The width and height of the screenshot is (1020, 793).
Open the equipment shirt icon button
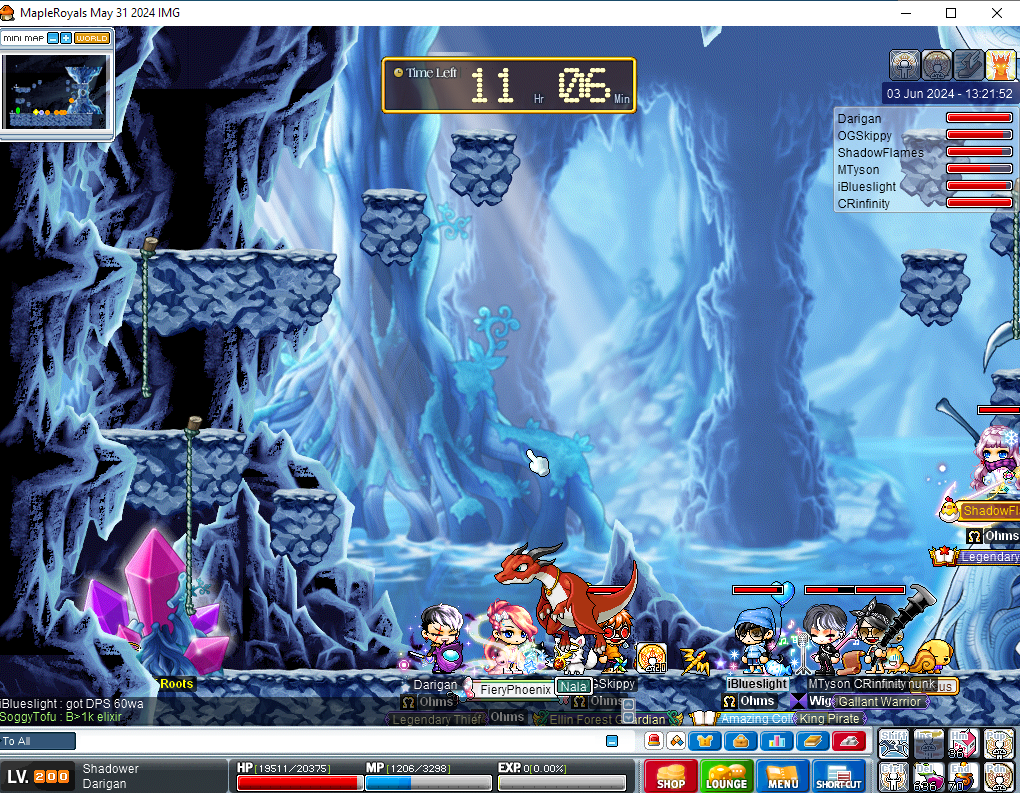pyautogui.click(x=705, y=741)
